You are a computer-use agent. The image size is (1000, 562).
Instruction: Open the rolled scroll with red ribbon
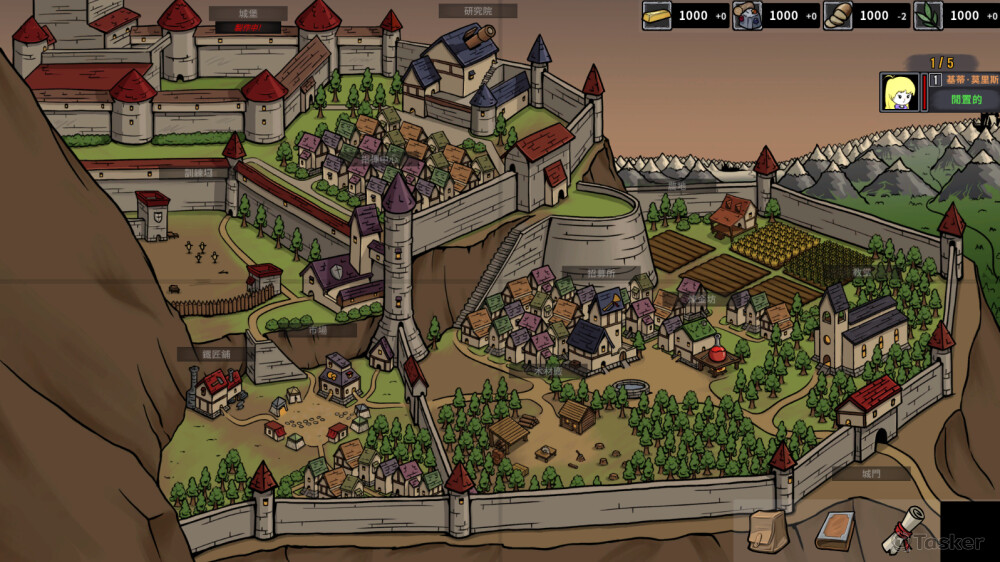[903, 530]
